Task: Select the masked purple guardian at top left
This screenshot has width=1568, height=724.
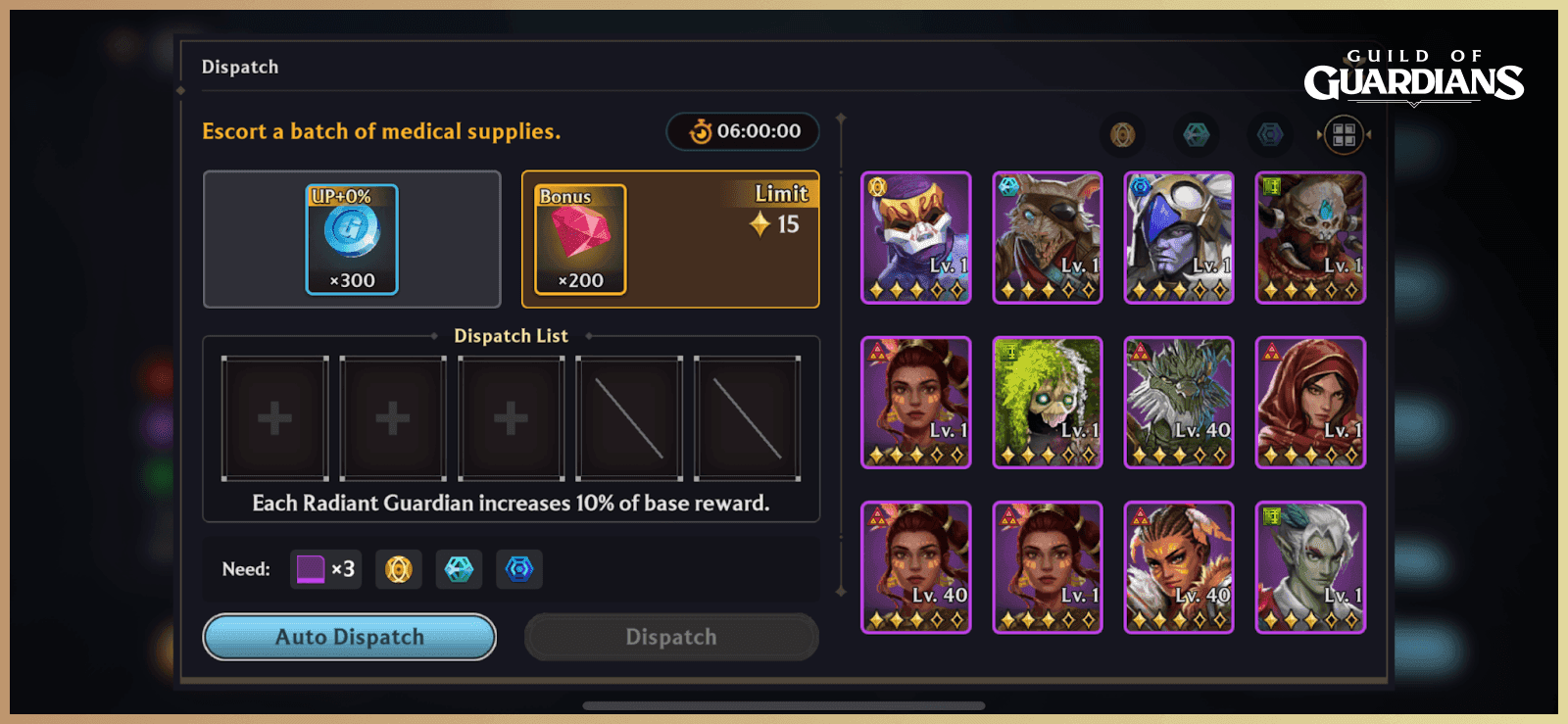Action: coord(915,236)
